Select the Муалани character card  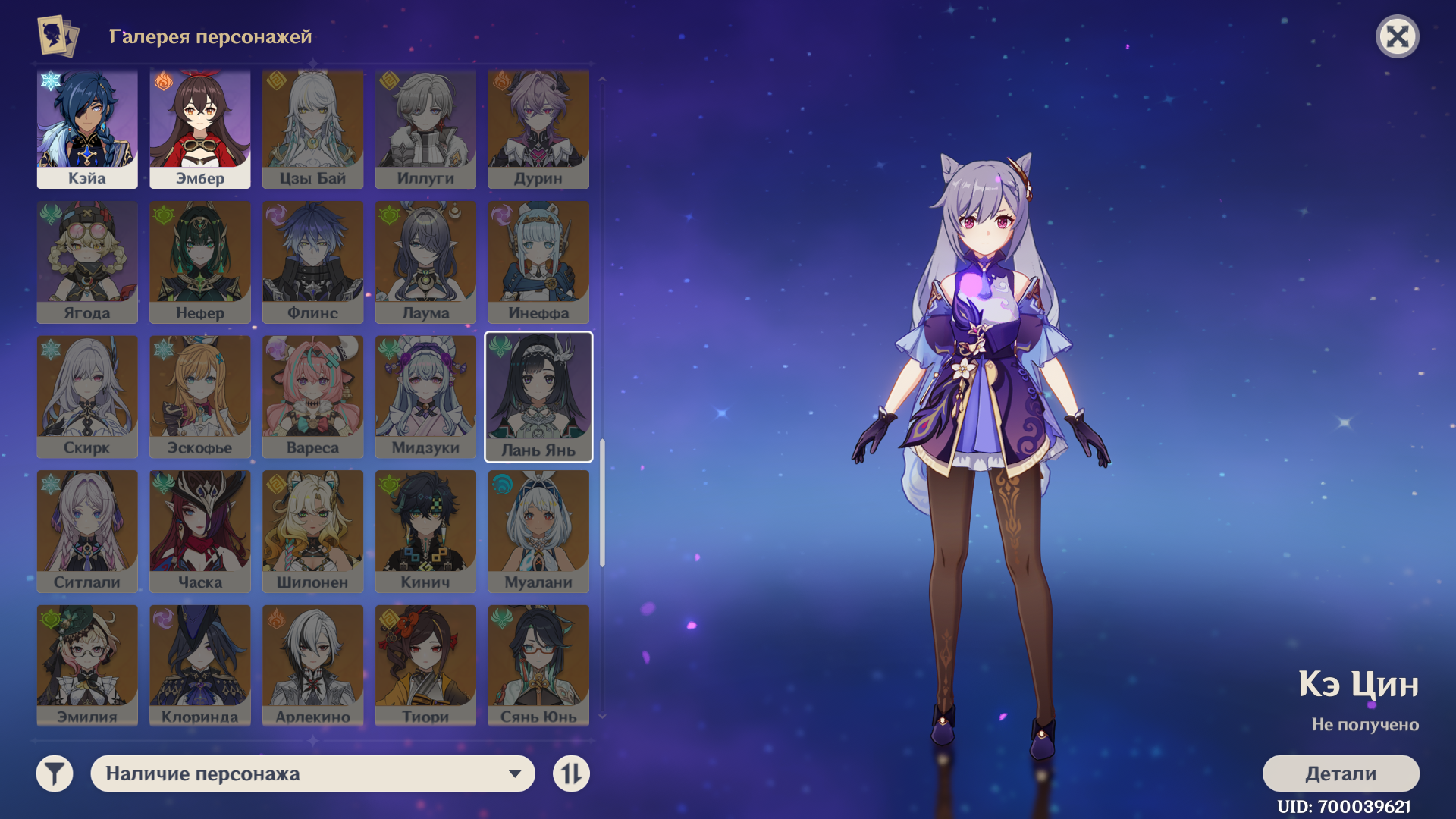(538, 531)
